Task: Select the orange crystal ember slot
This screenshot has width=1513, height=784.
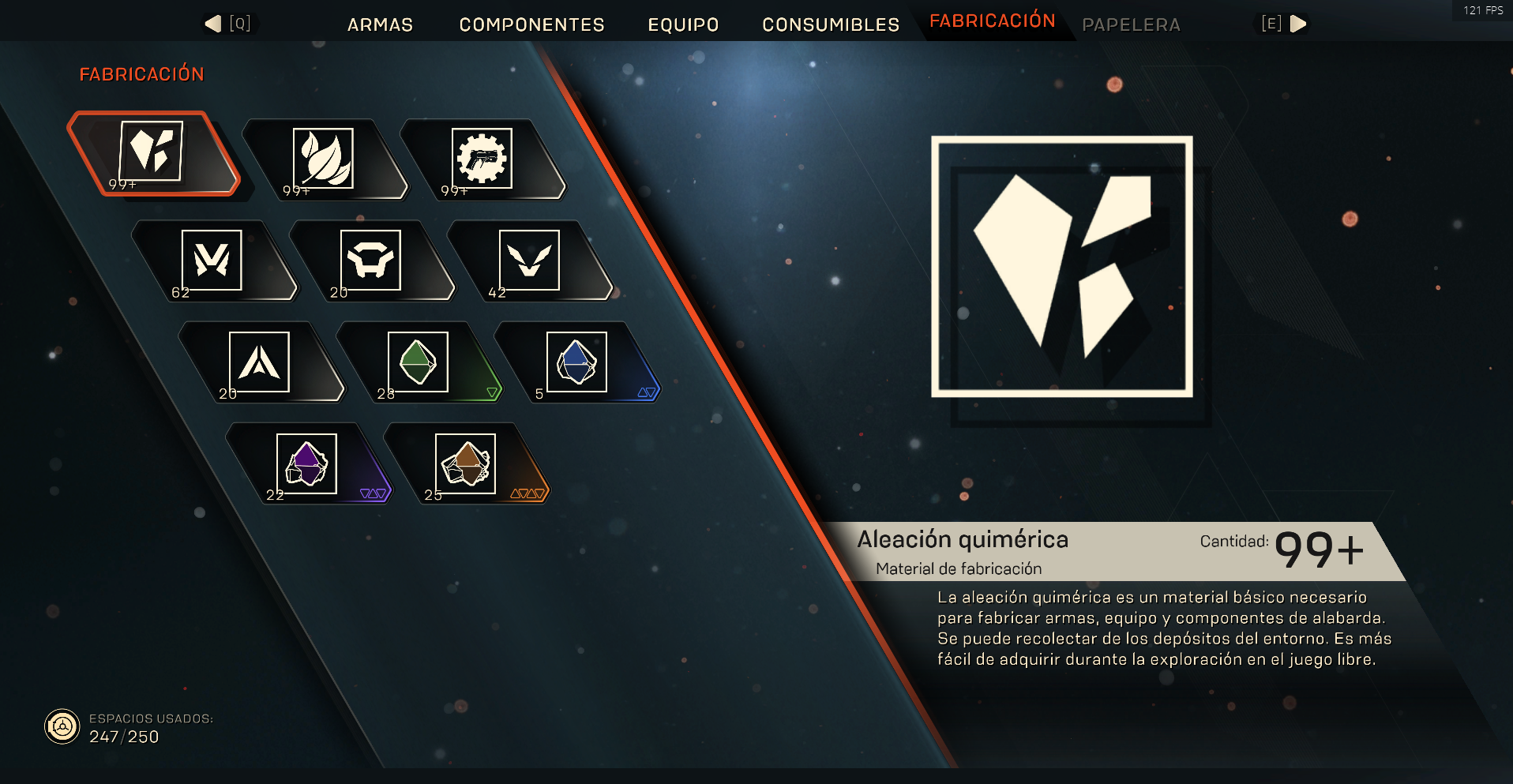Action: click(x=466, y=463)
